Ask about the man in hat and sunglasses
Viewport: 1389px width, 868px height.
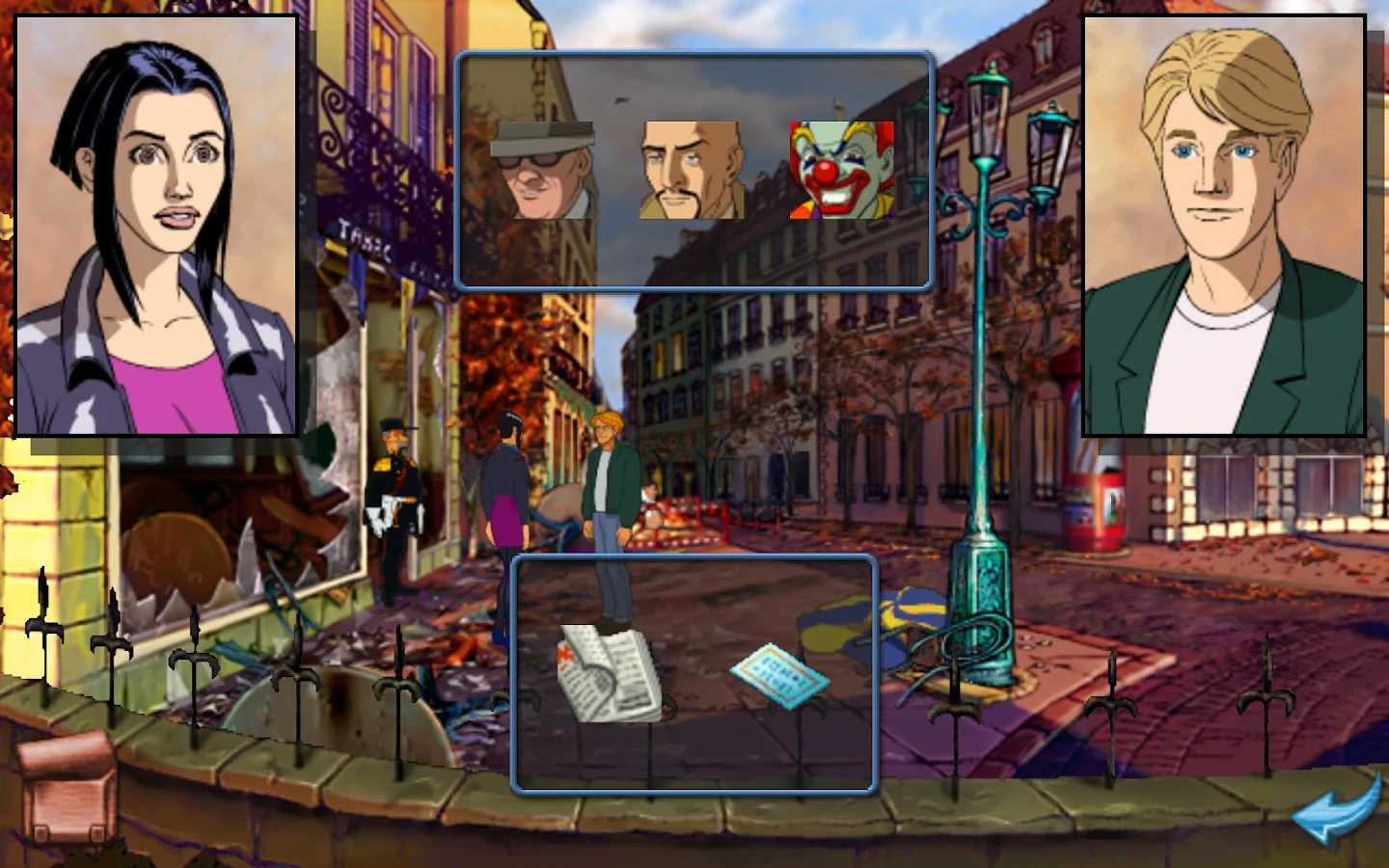click(x=542, y=171)
